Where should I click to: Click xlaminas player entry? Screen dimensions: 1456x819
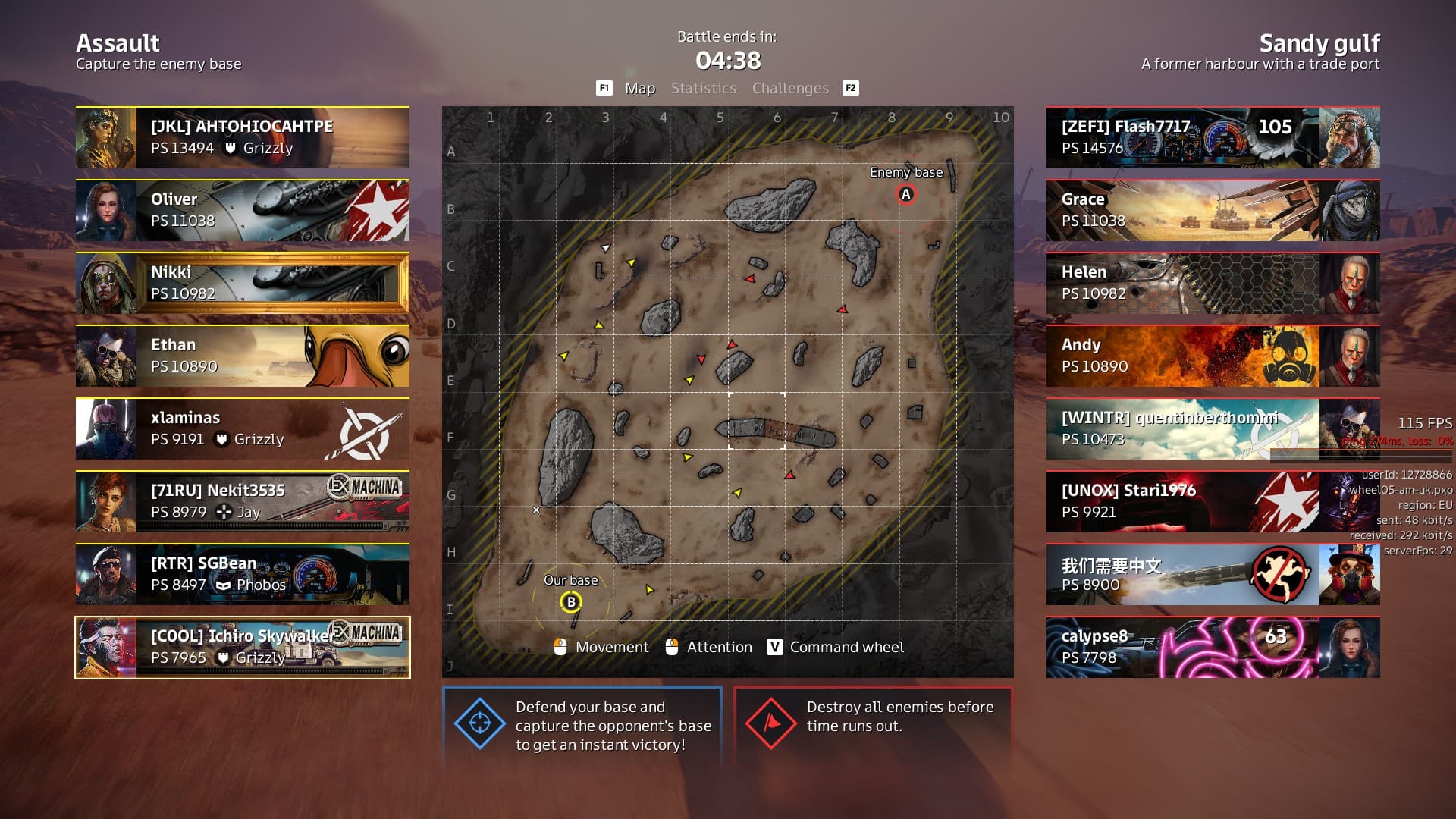coord(243,428)
